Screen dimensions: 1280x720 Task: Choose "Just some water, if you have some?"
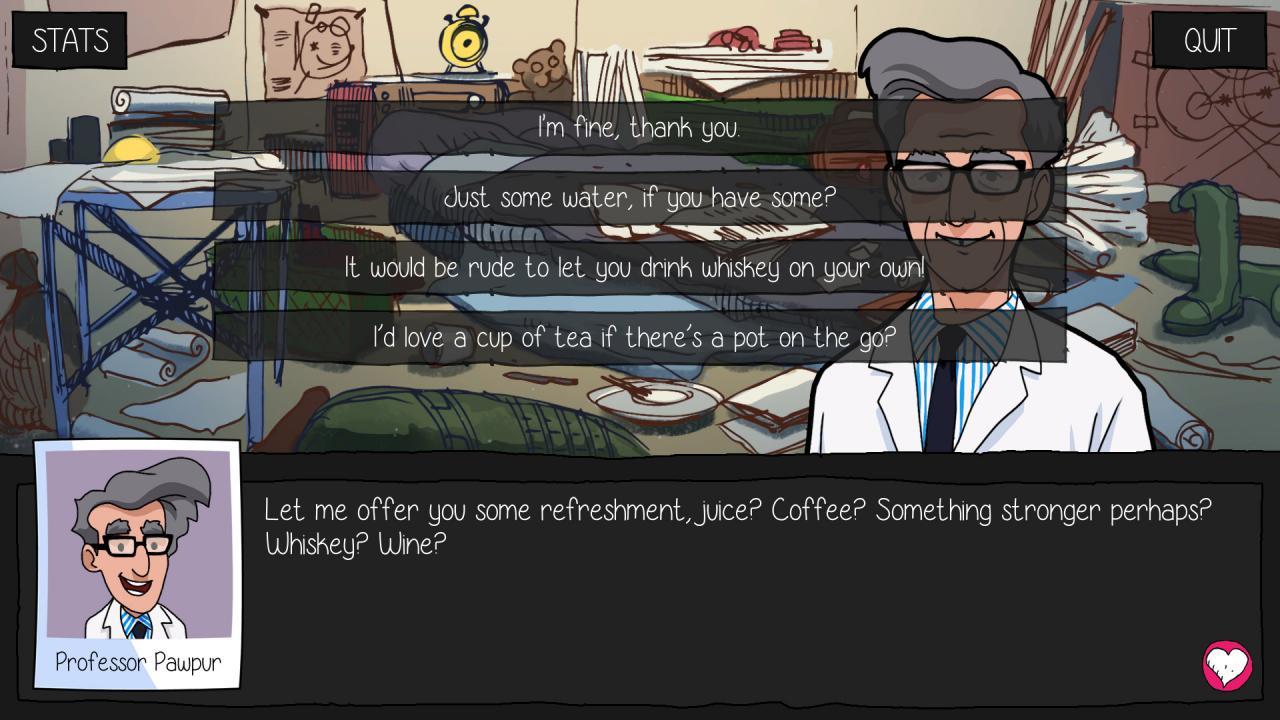[640, 198]
